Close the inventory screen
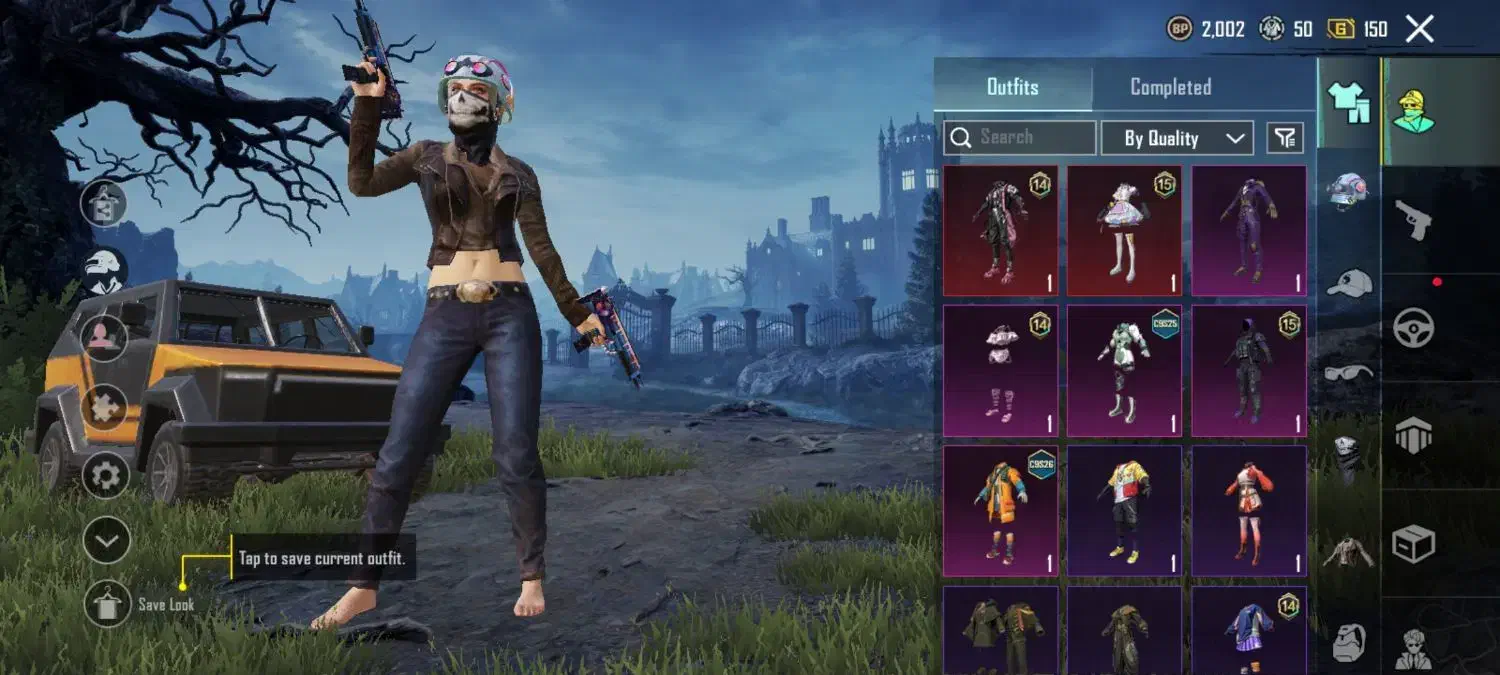Image resolution: width=1500 pixels, height=675 pixels. (x=1420, y=29)
